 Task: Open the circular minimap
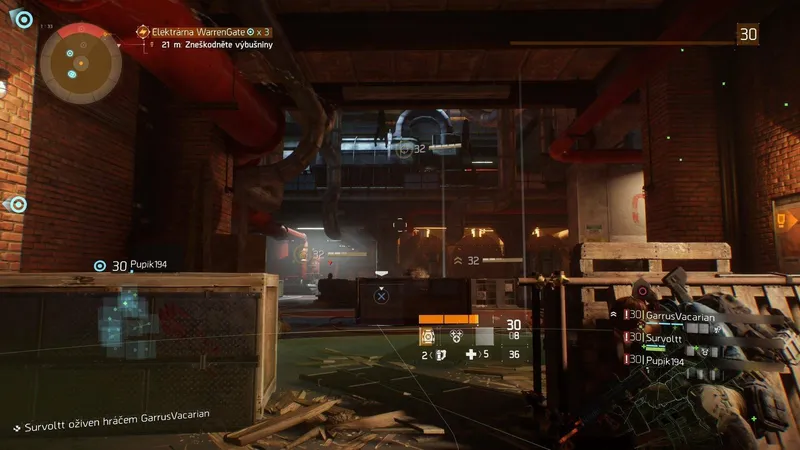pos(80,62)
